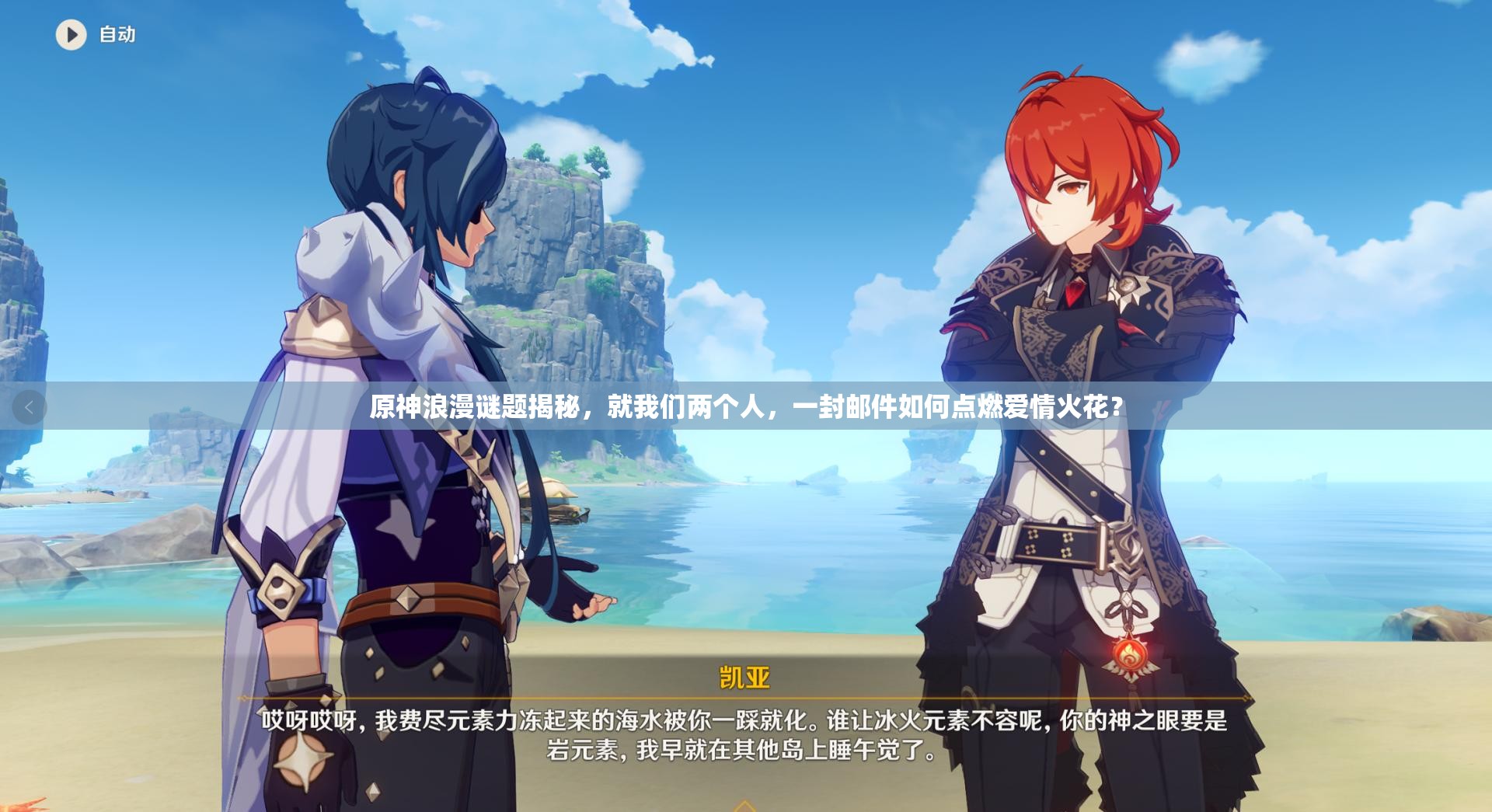Click the ornament on Kaeya's belt
Screen dimensions: 1492x812
click(407, 600)
